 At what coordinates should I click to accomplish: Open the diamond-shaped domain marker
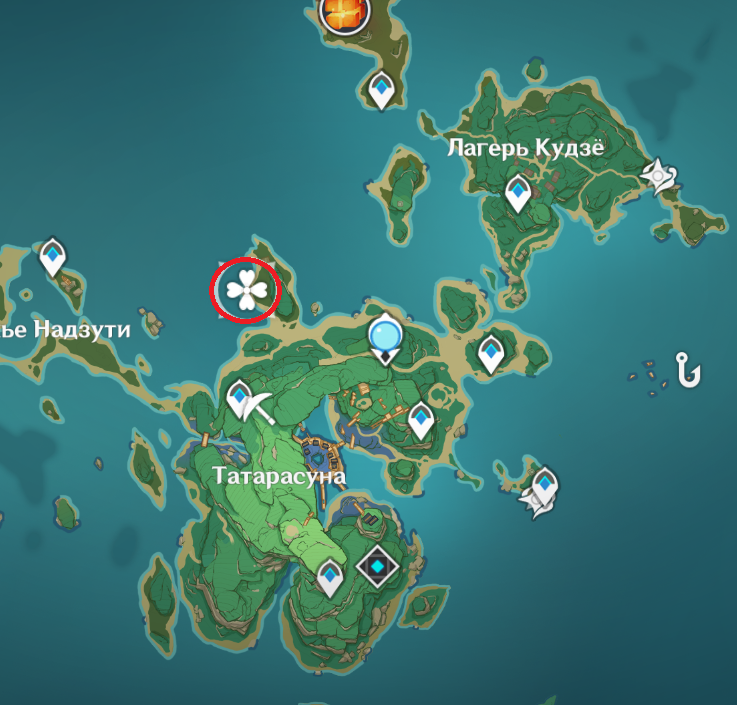378,569
